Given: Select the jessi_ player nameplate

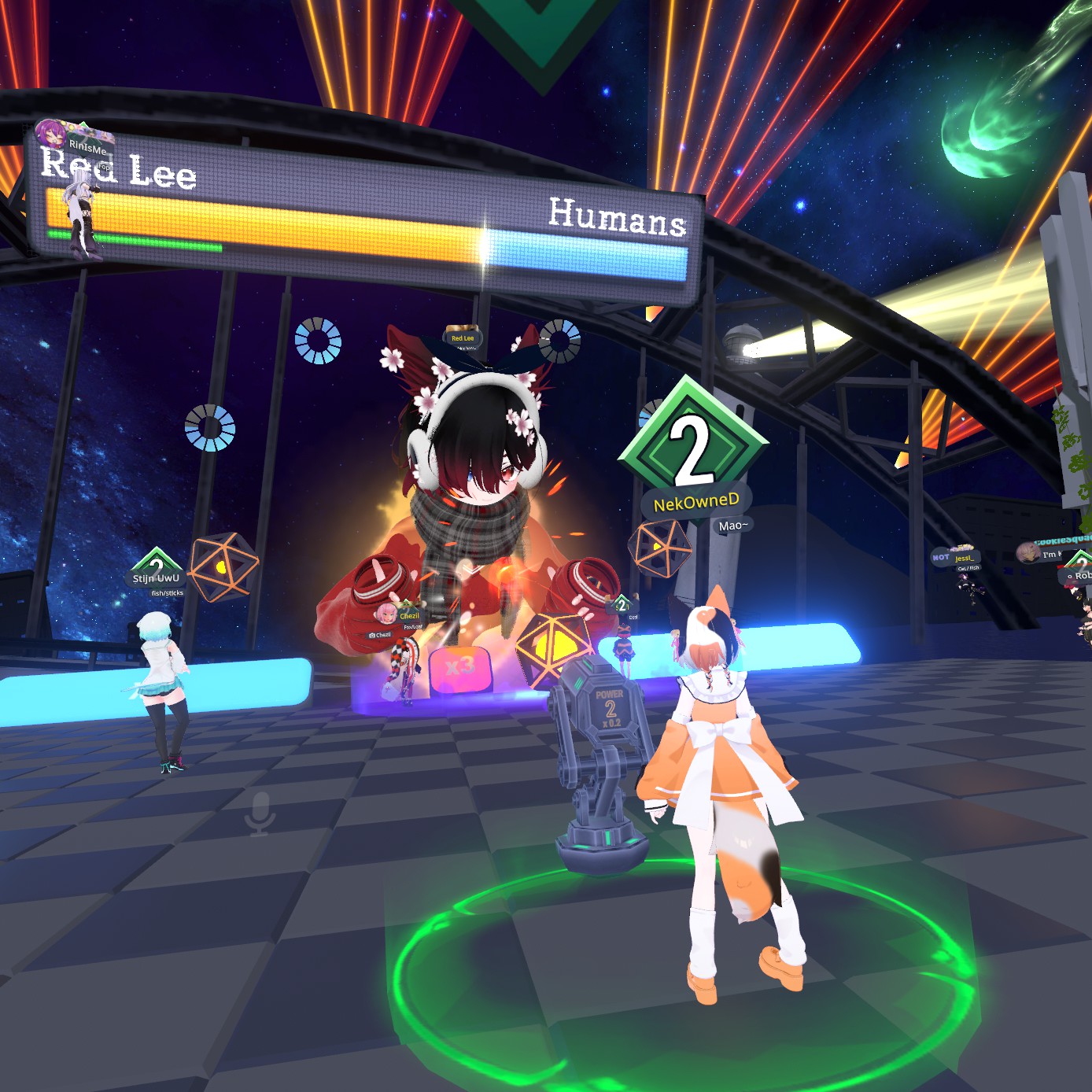Looking at the screenshot, I should (x=964, y=558).
